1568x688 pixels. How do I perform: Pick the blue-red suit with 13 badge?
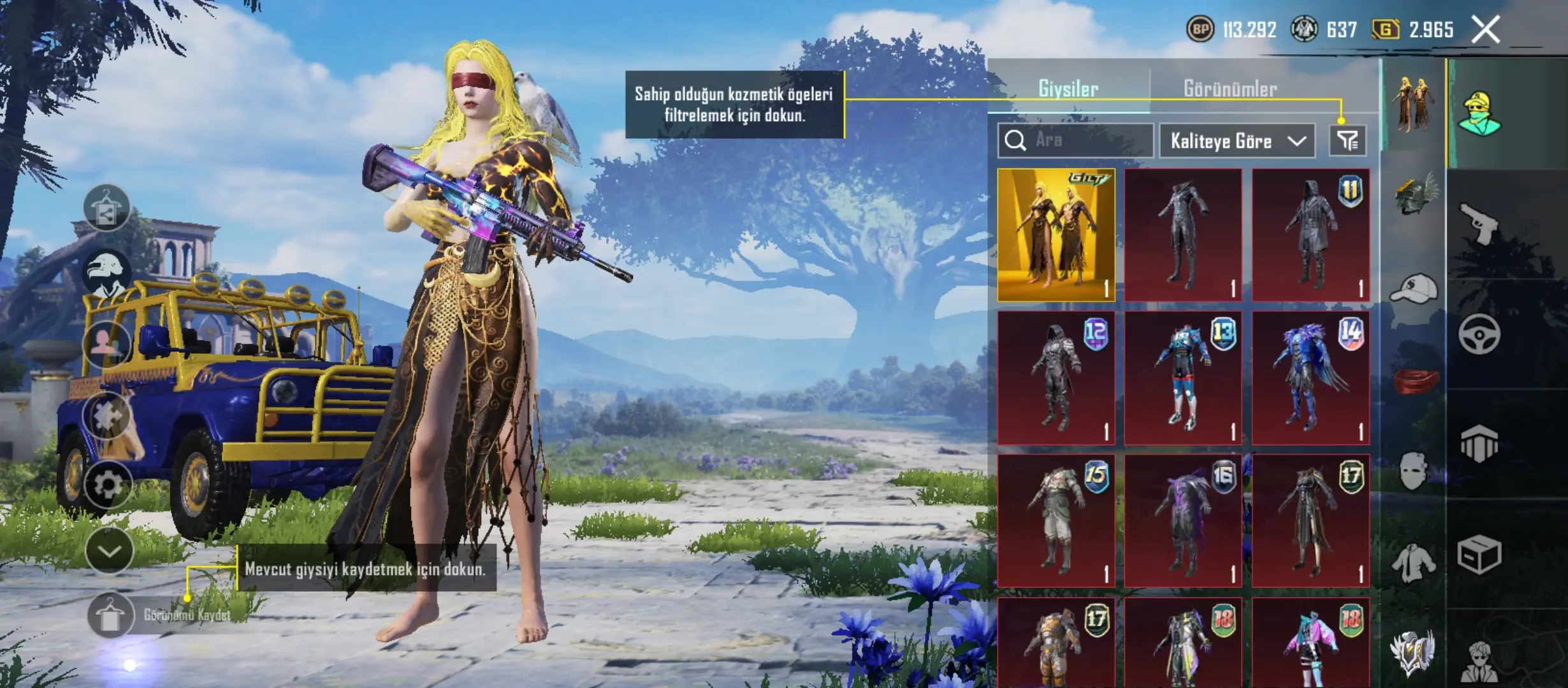pyautogui.click(x=1183, y=378)
